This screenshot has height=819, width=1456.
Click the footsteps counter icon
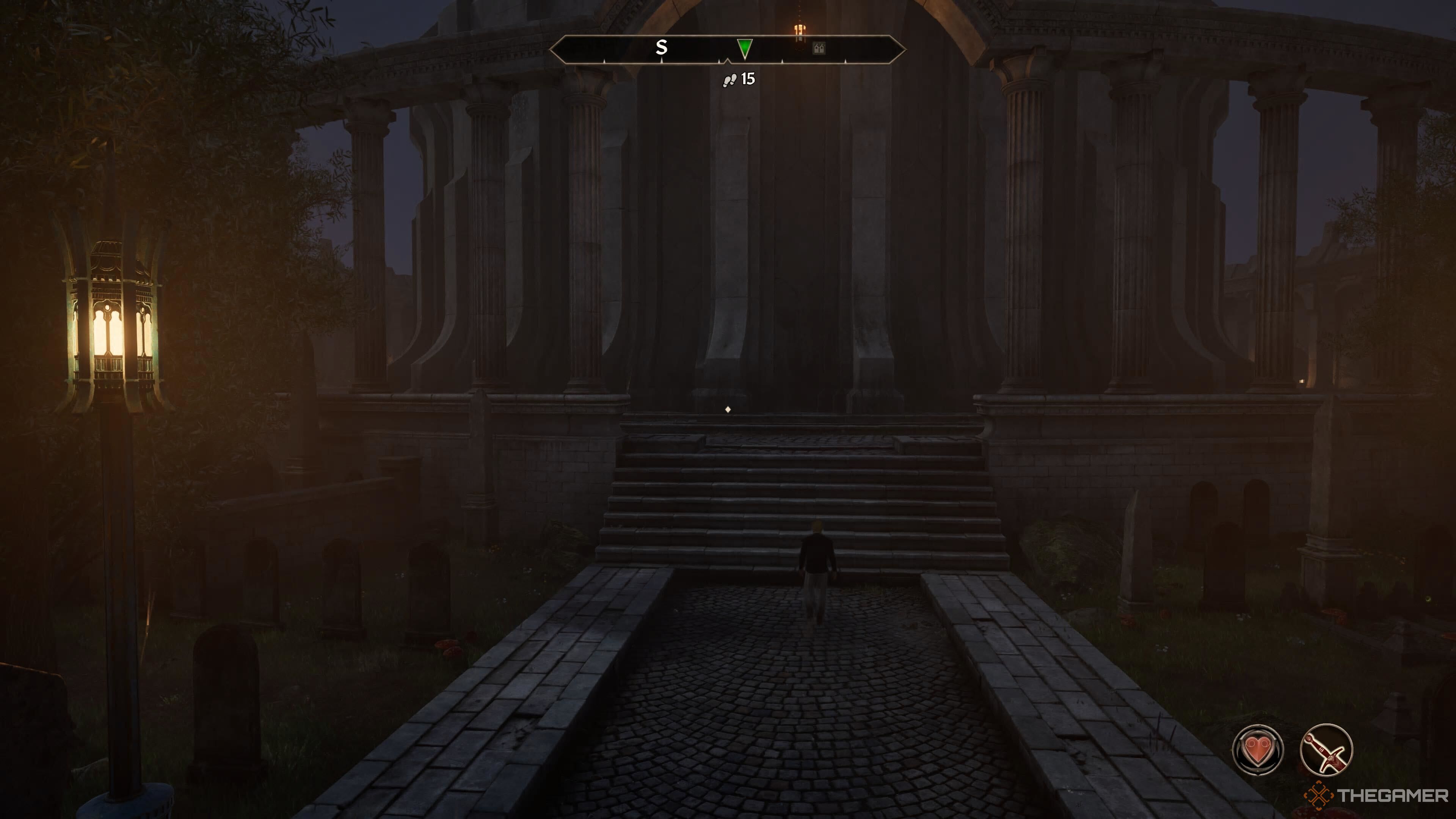coord(730,80)
